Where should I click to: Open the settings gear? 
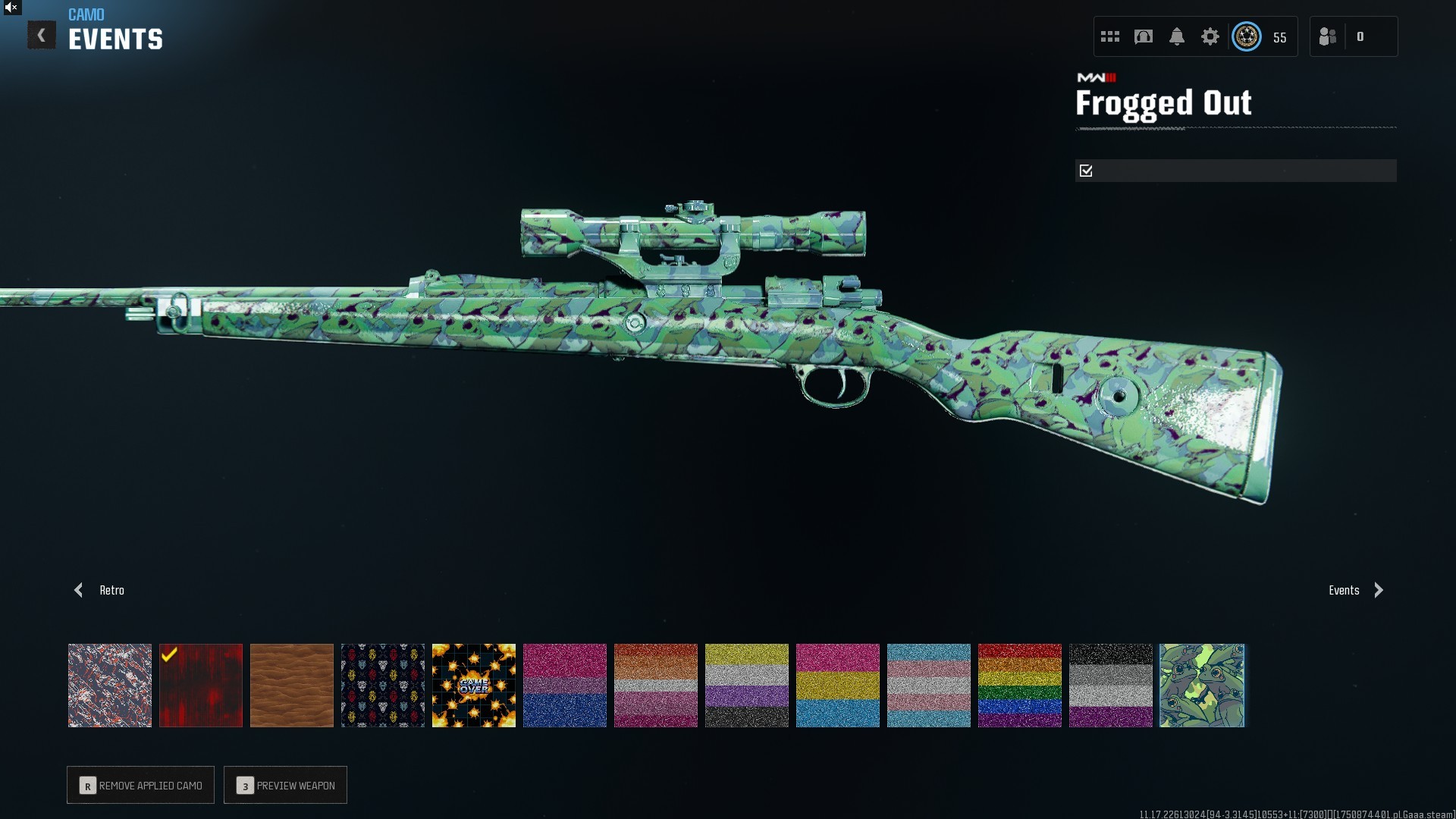click(x=1210, y=36)
